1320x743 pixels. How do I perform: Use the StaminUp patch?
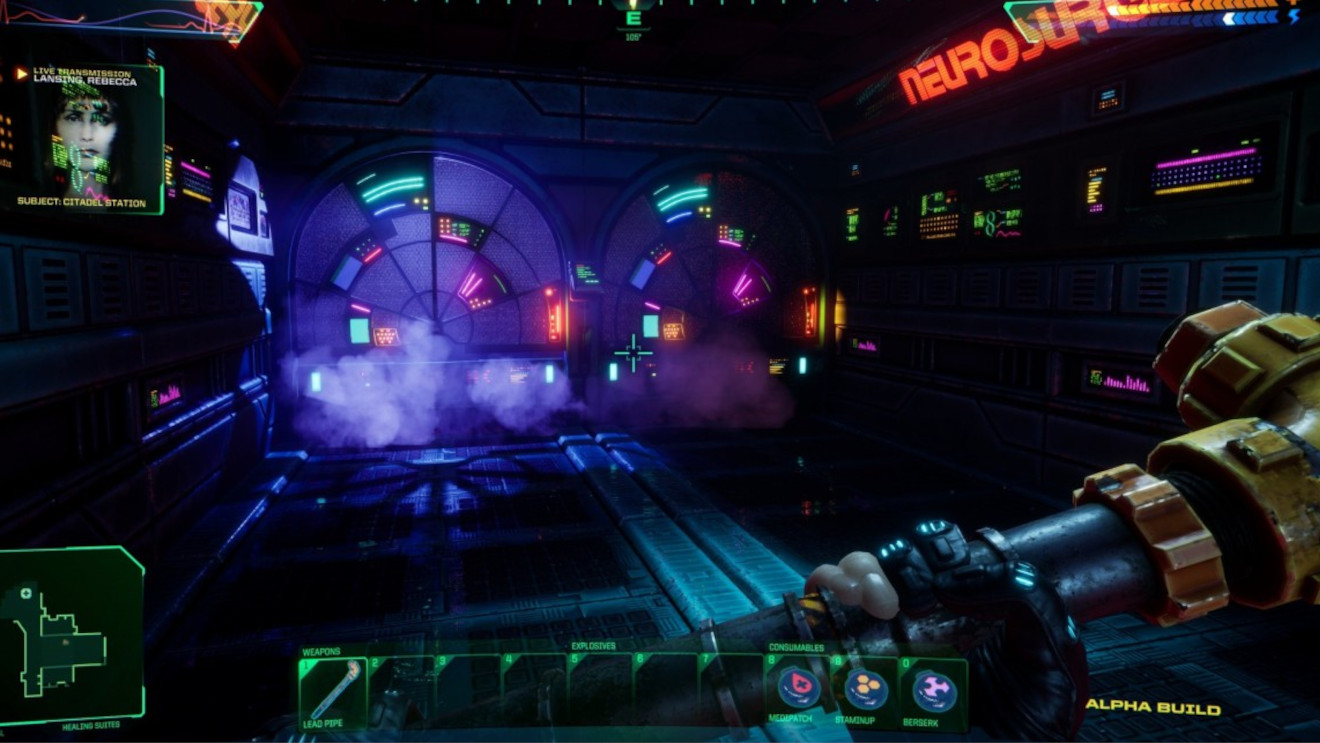click(866, 686)
